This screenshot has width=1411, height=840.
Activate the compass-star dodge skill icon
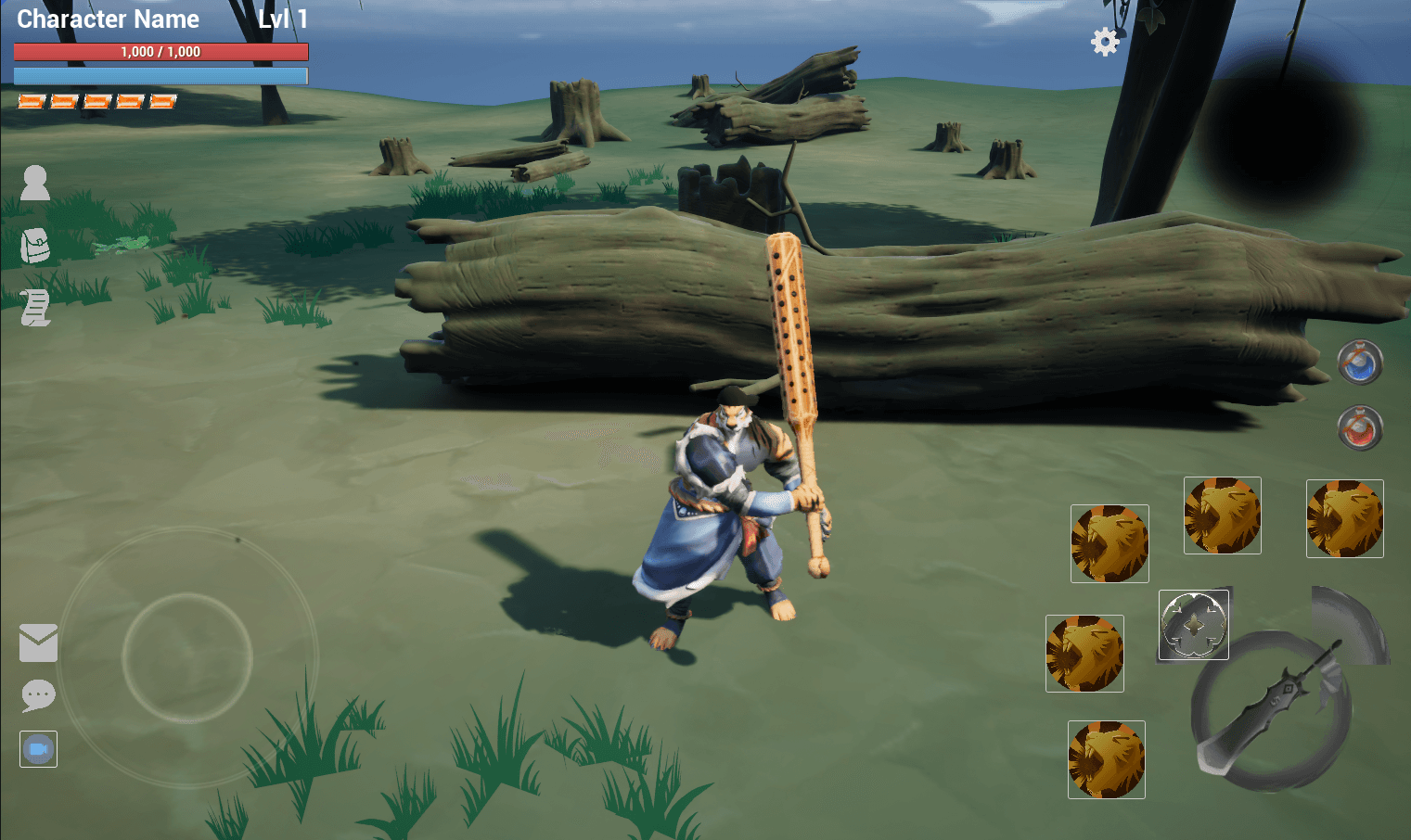tap(1193, 625)
